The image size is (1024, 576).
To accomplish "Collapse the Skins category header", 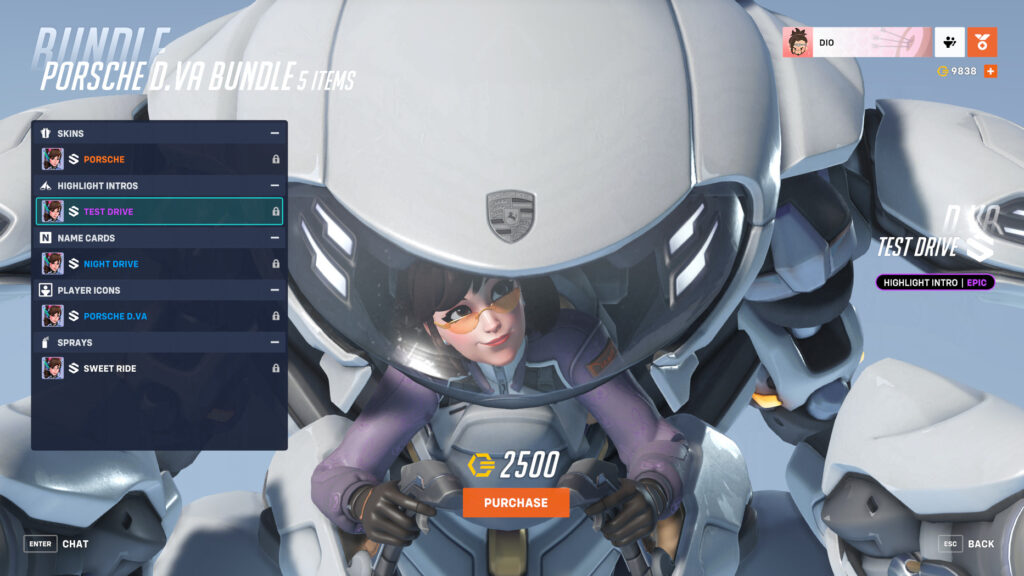I will coord(274,133).
